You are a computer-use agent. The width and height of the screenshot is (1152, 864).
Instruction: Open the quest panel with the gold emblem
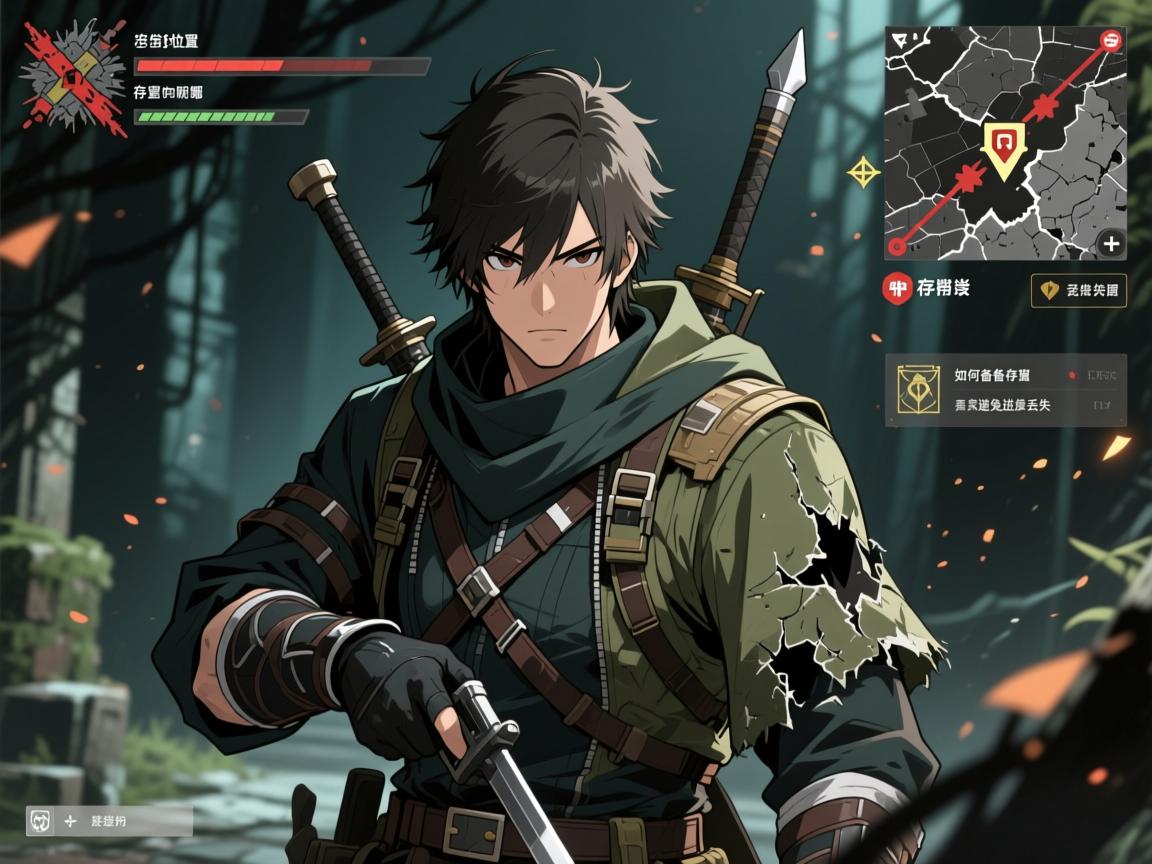[1005, 390]
